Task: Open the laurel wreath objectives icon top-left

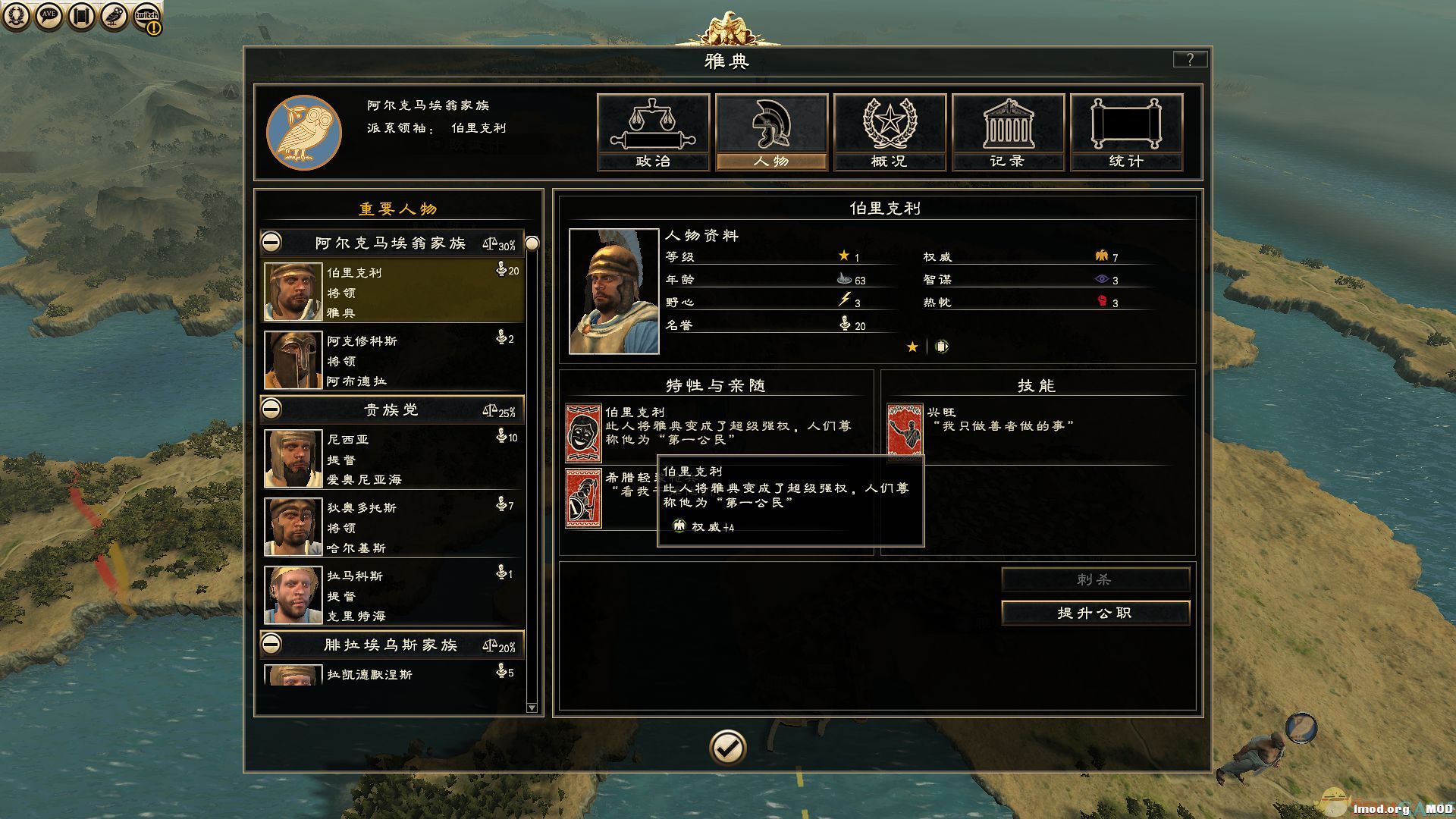Action: [15, 15]
